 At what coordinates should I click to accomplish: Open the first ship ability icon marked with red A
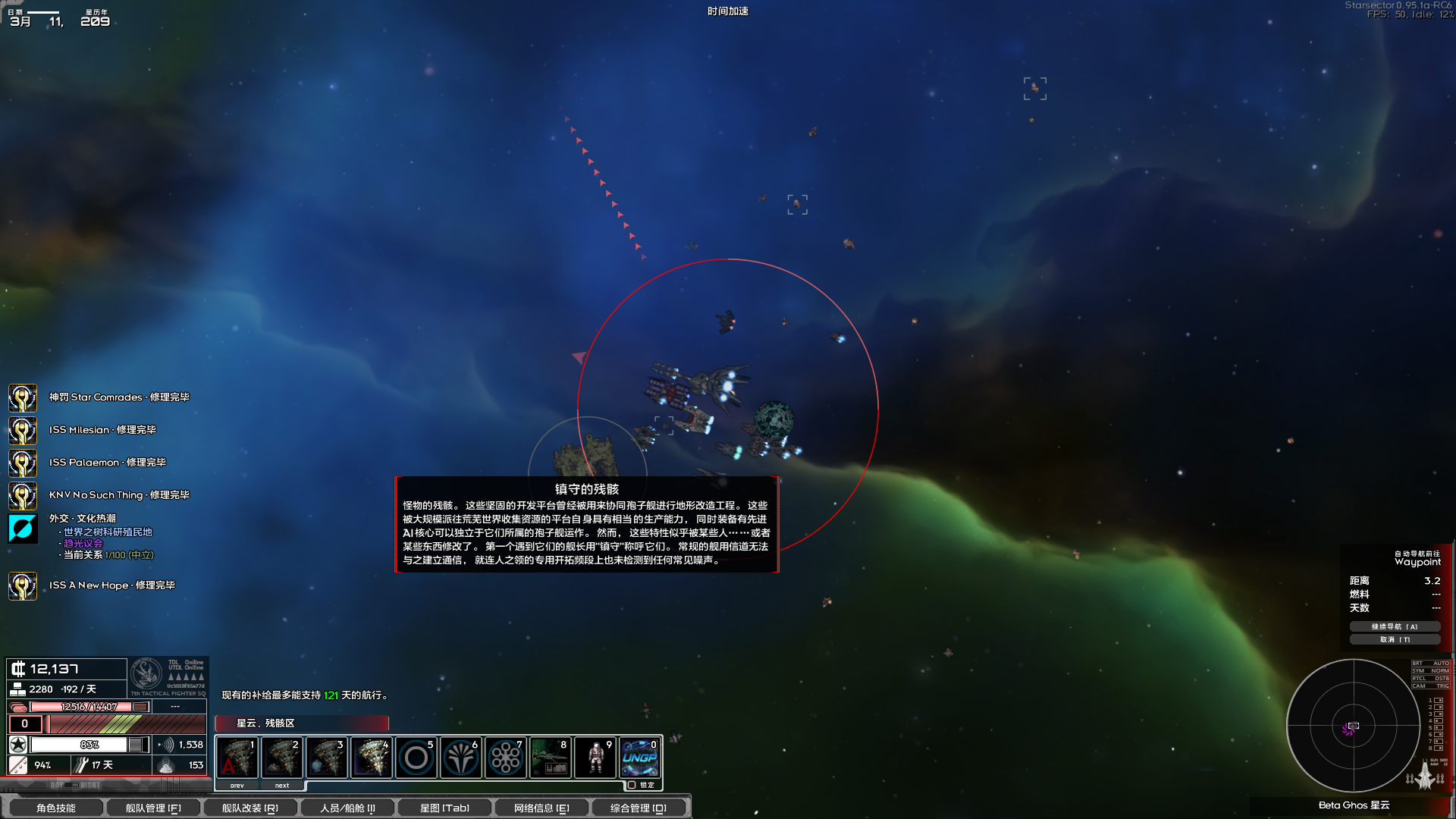pos(237,758)
